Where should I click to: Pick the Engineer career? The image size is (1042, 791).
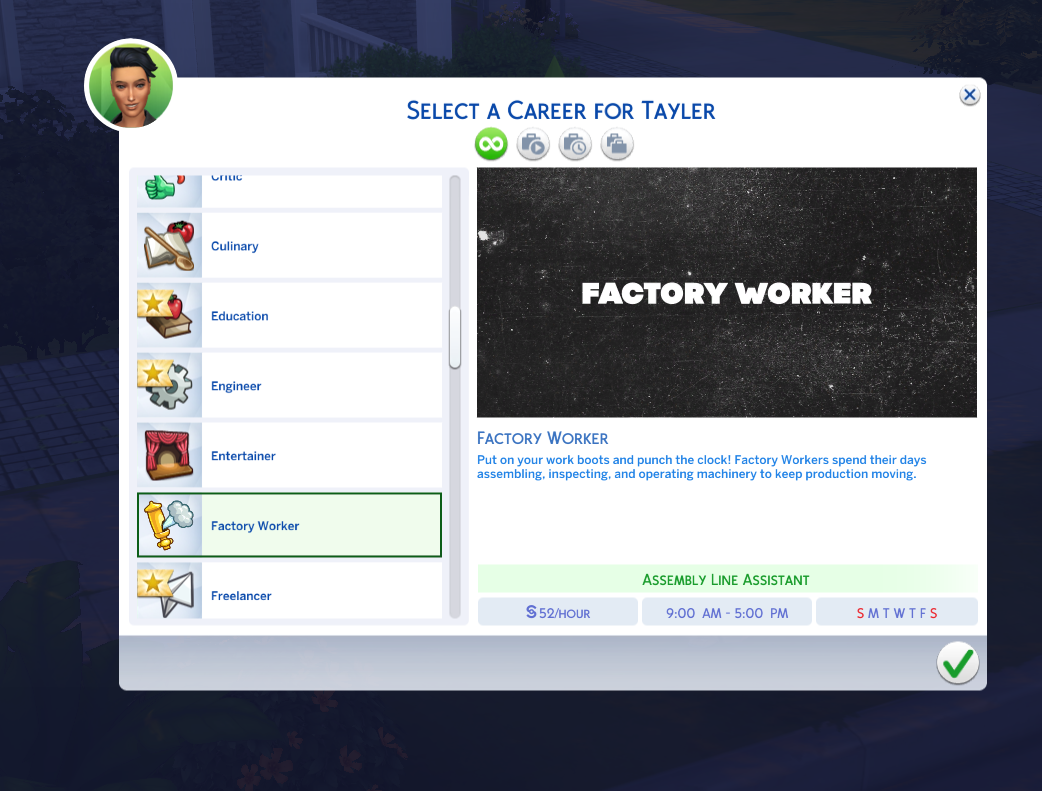(x=289, y=386)
